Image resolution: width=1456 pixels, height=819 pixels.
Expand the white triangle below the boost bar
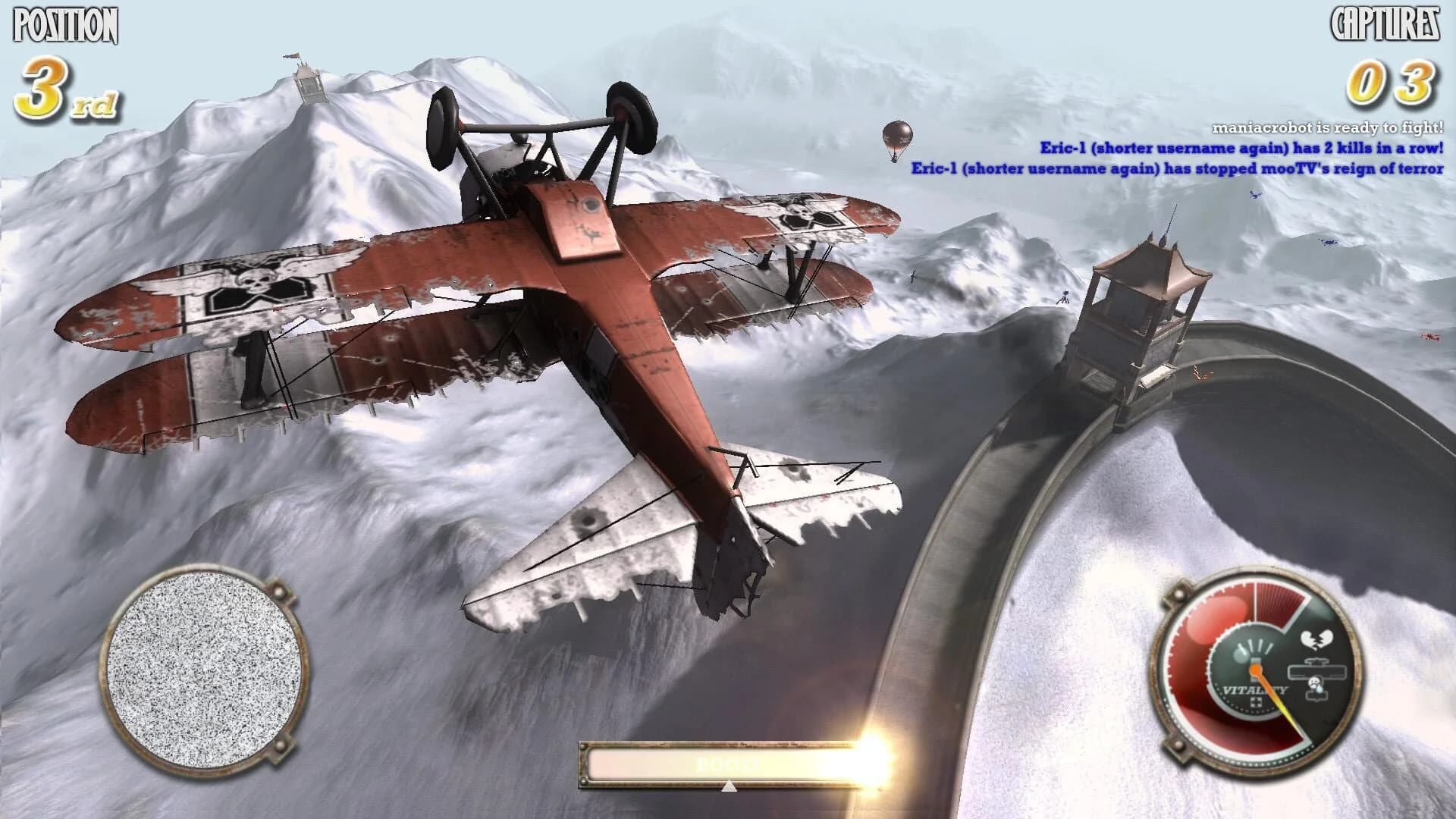pos(730,786)
